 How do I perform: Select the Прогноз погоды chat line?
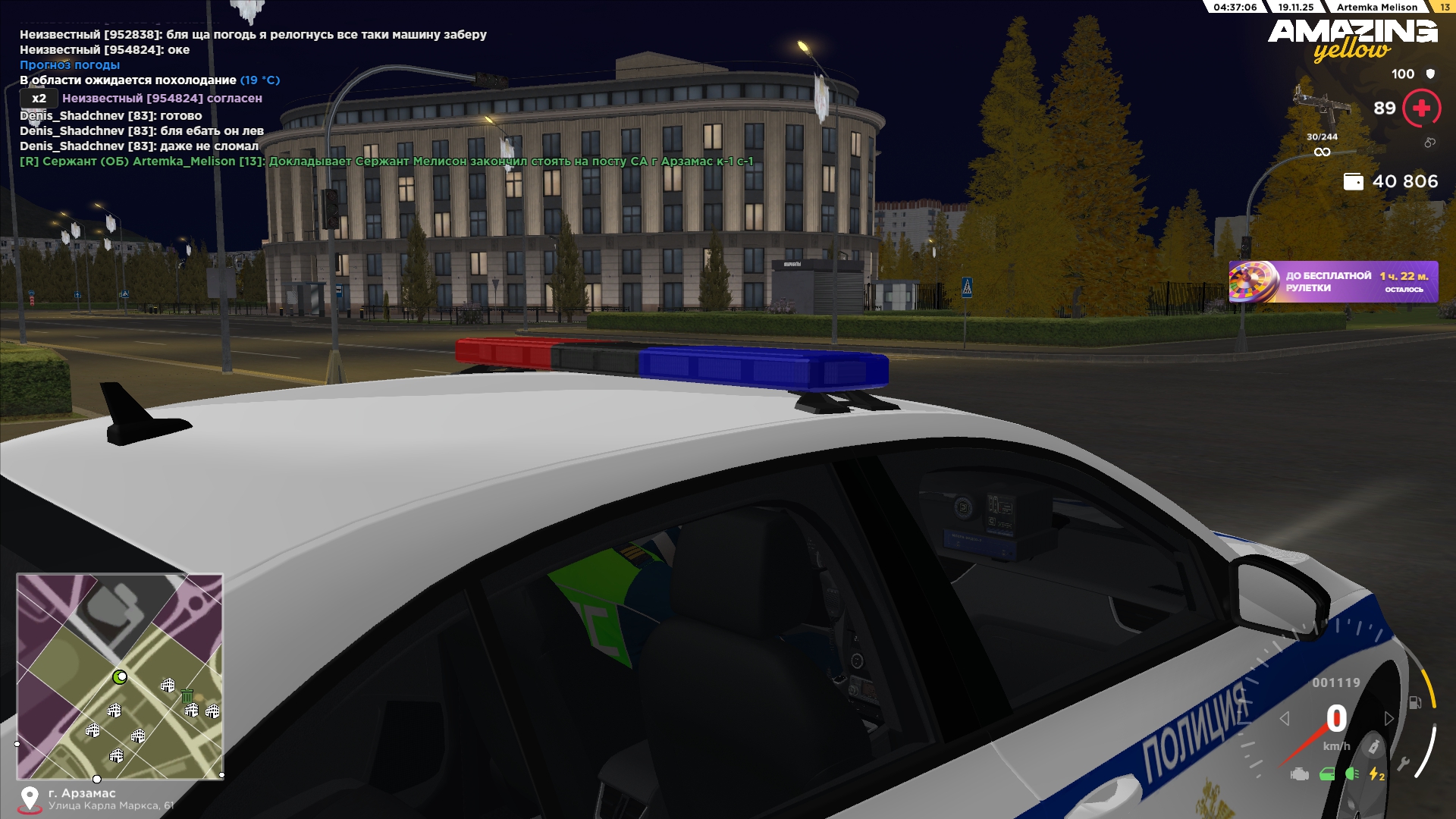coord(70,65)
